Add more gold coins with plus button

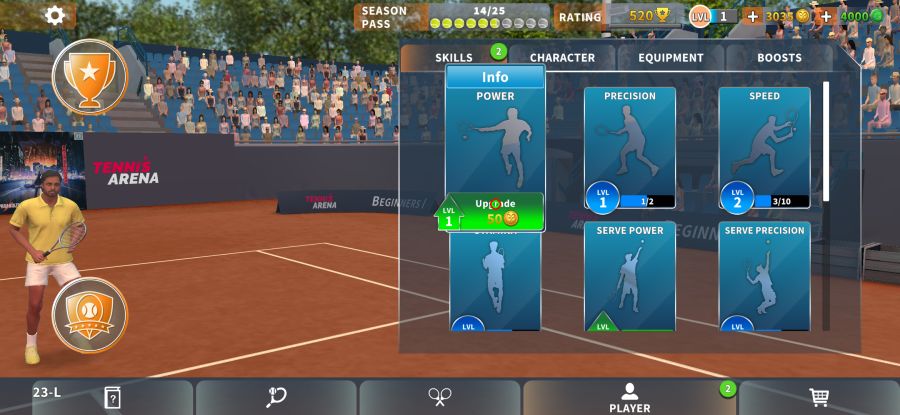click(753, 16)
